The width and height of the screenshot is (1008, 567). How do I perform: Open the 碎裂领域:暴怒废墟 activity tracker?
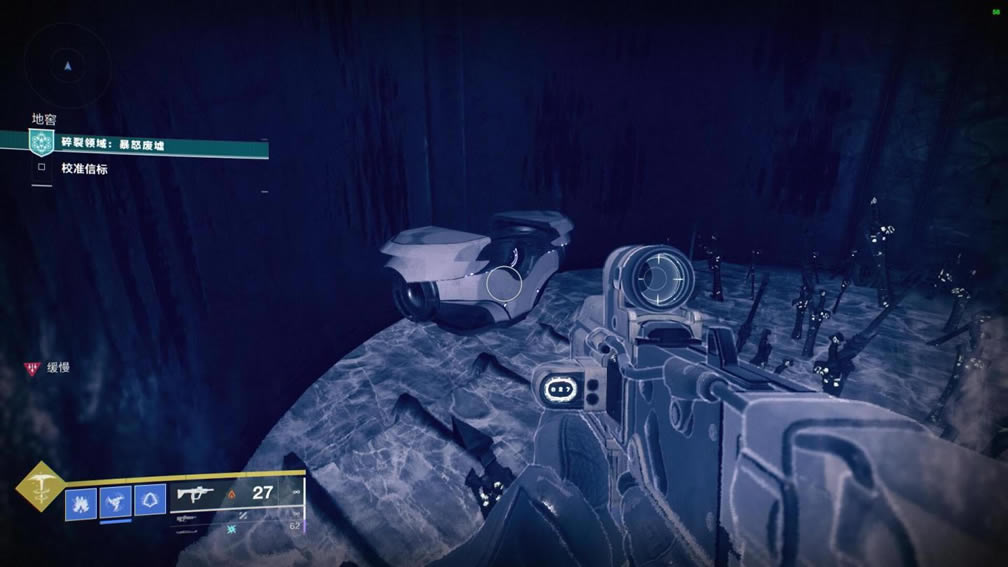click(x=148, y=144)
